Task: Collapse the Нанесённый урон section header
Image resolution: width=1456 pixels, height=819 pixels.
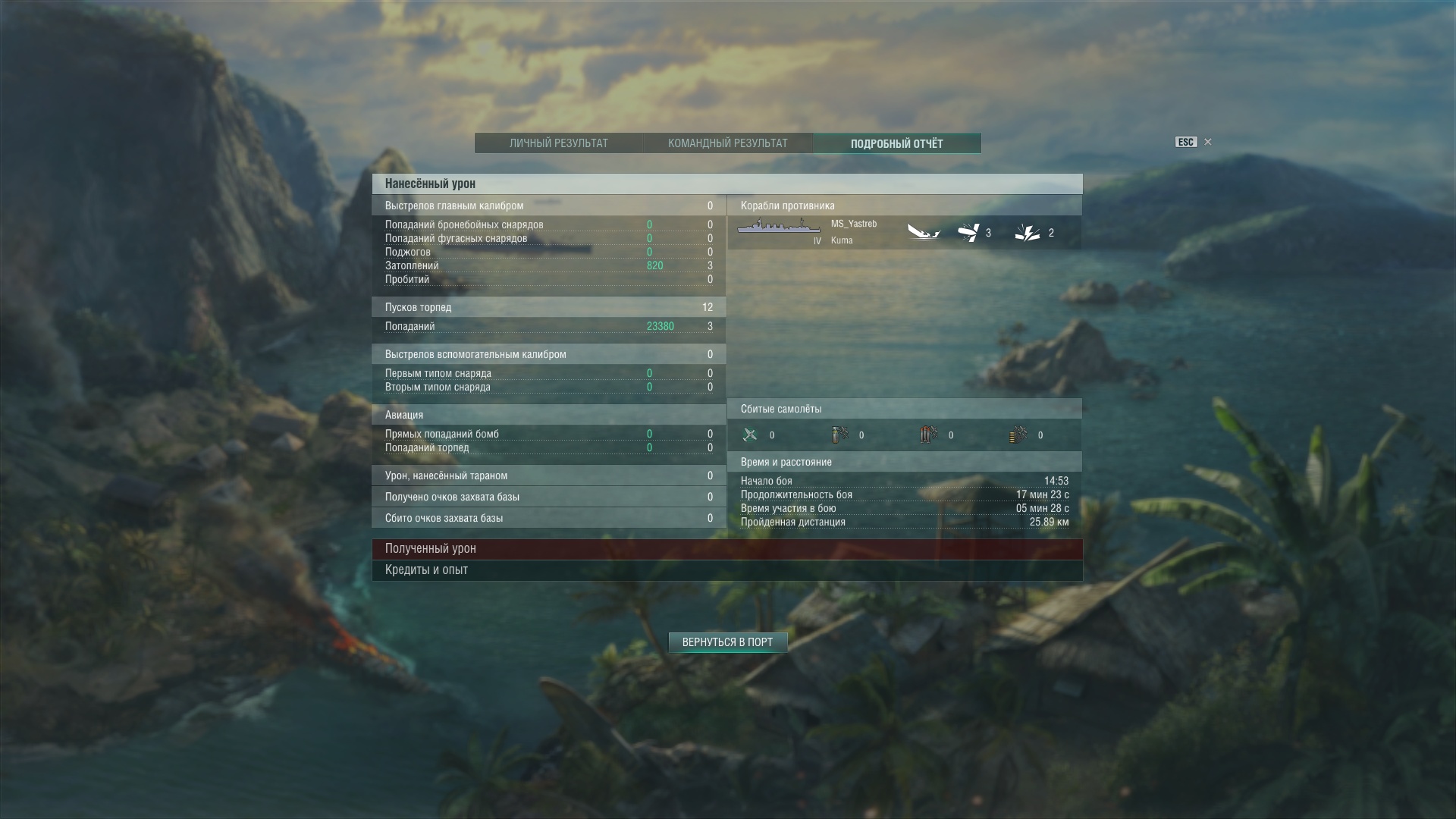Action: (x=726, y=184)
